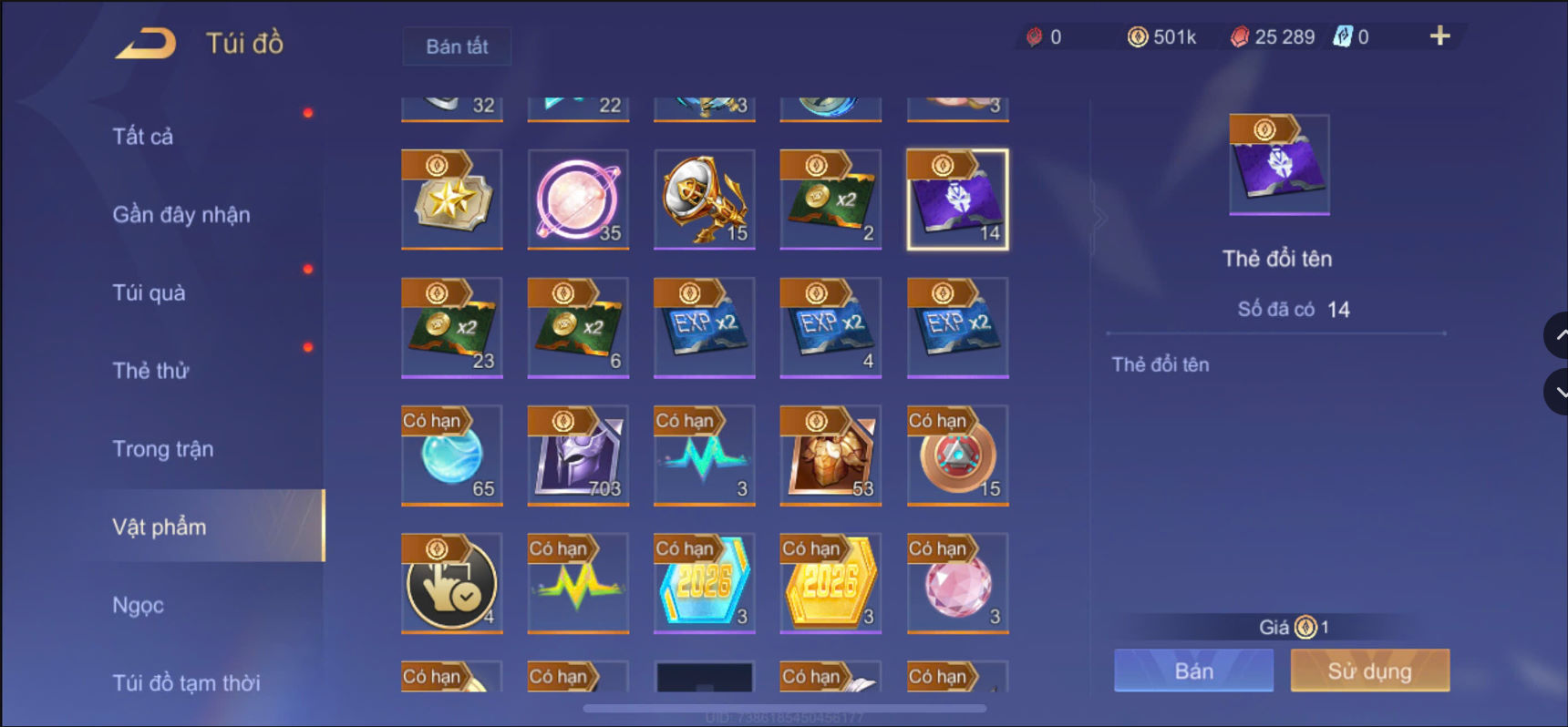This screenshot has height=727, width=1568.
Task: Click the Sử dụng button
Action: 1369,671
